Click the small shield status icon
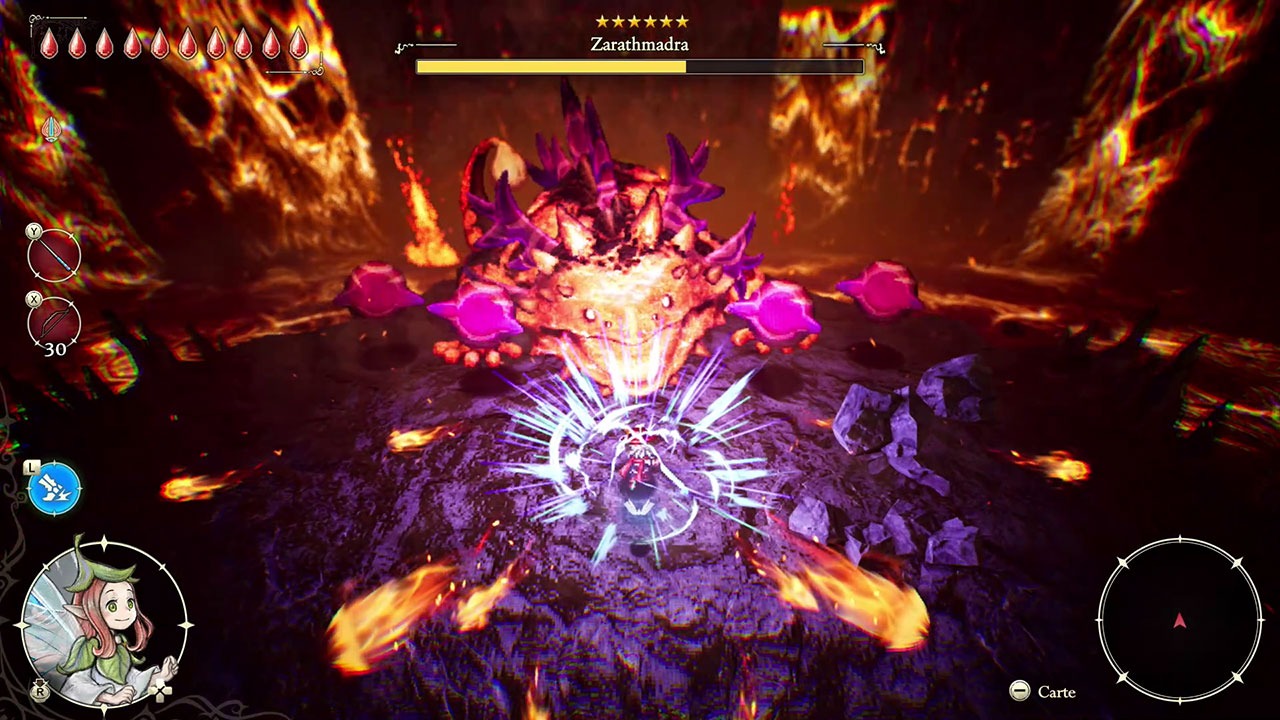 point(51,129)
